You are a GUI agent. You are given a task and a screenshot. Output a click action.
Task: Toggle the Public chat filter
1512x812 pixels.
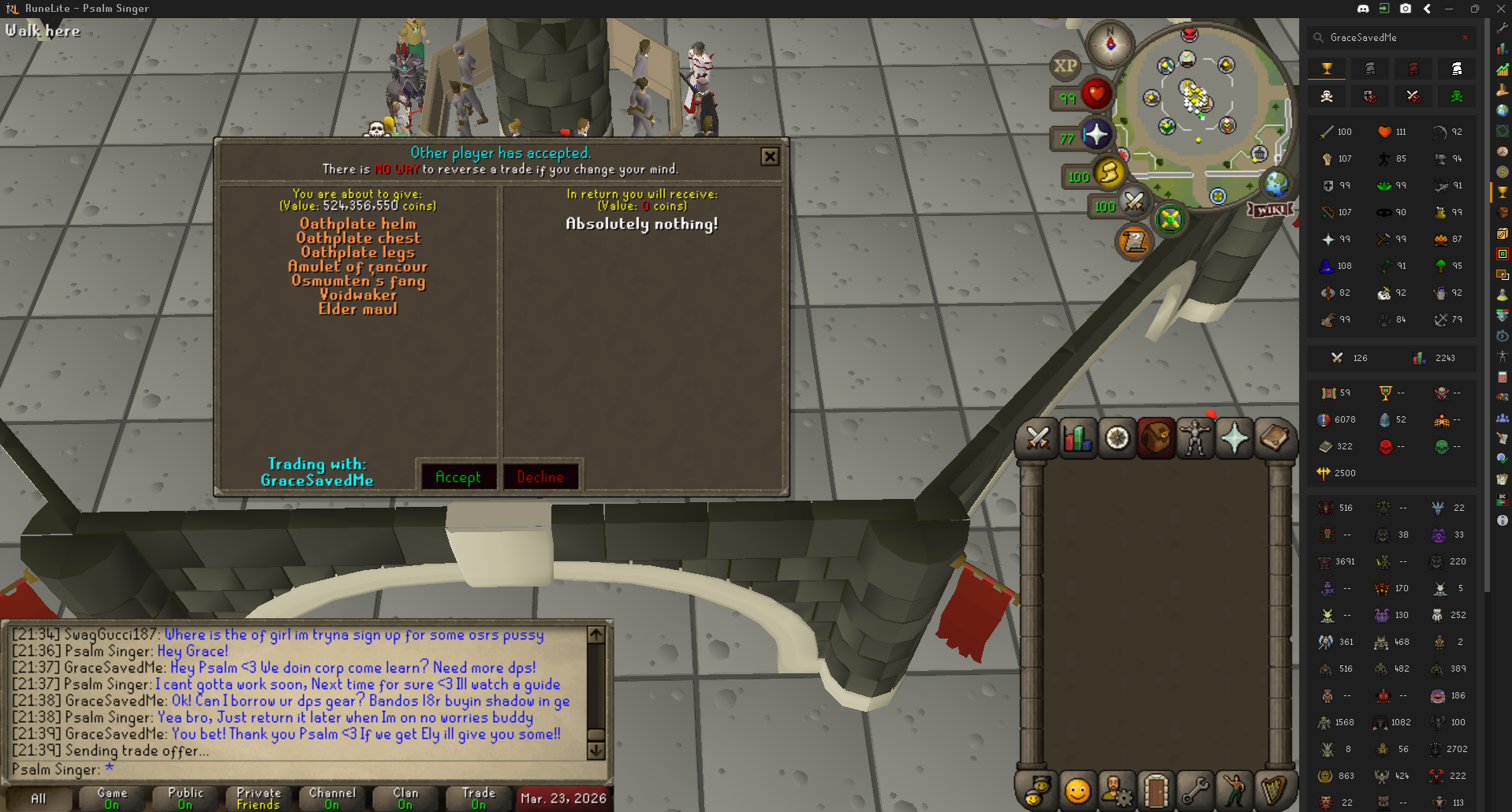(185, 798)
